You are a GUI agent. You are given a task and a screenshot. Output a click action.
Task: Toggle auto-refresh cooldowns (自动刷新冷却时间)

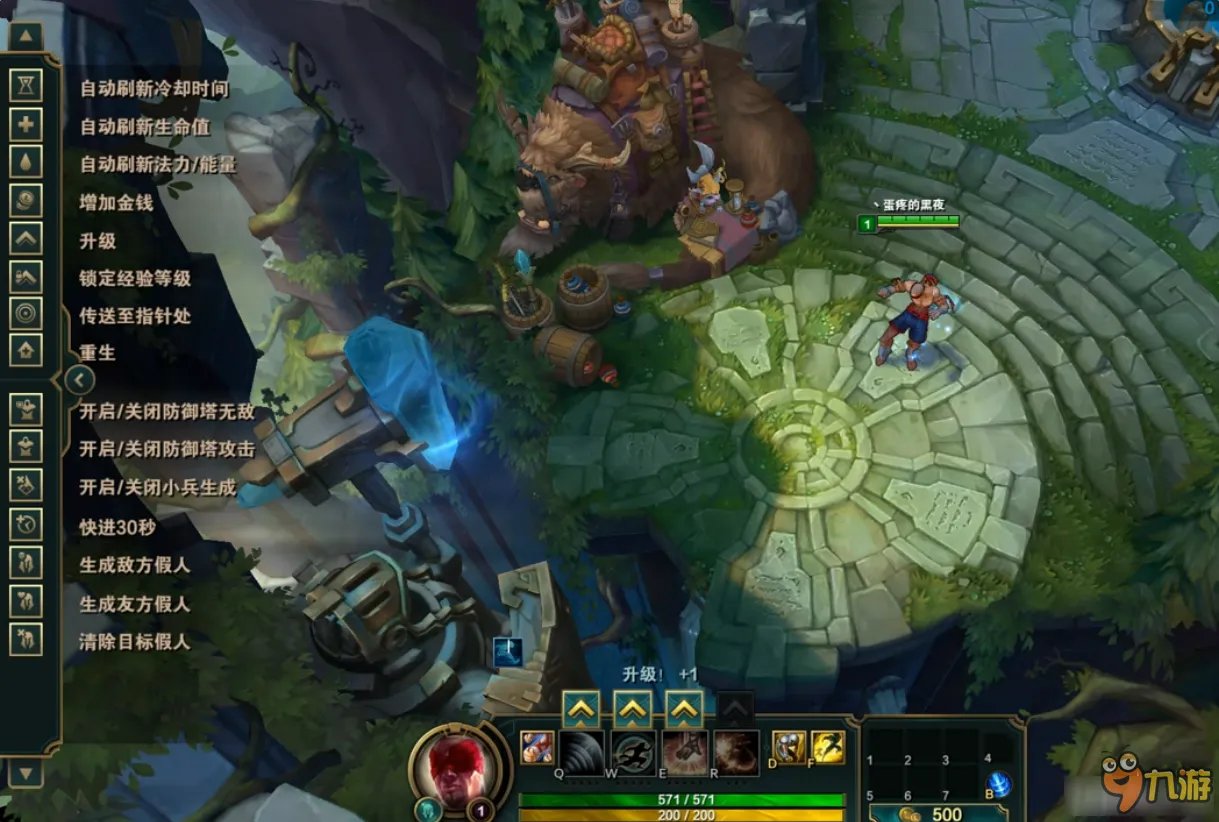tap(26, 86)
